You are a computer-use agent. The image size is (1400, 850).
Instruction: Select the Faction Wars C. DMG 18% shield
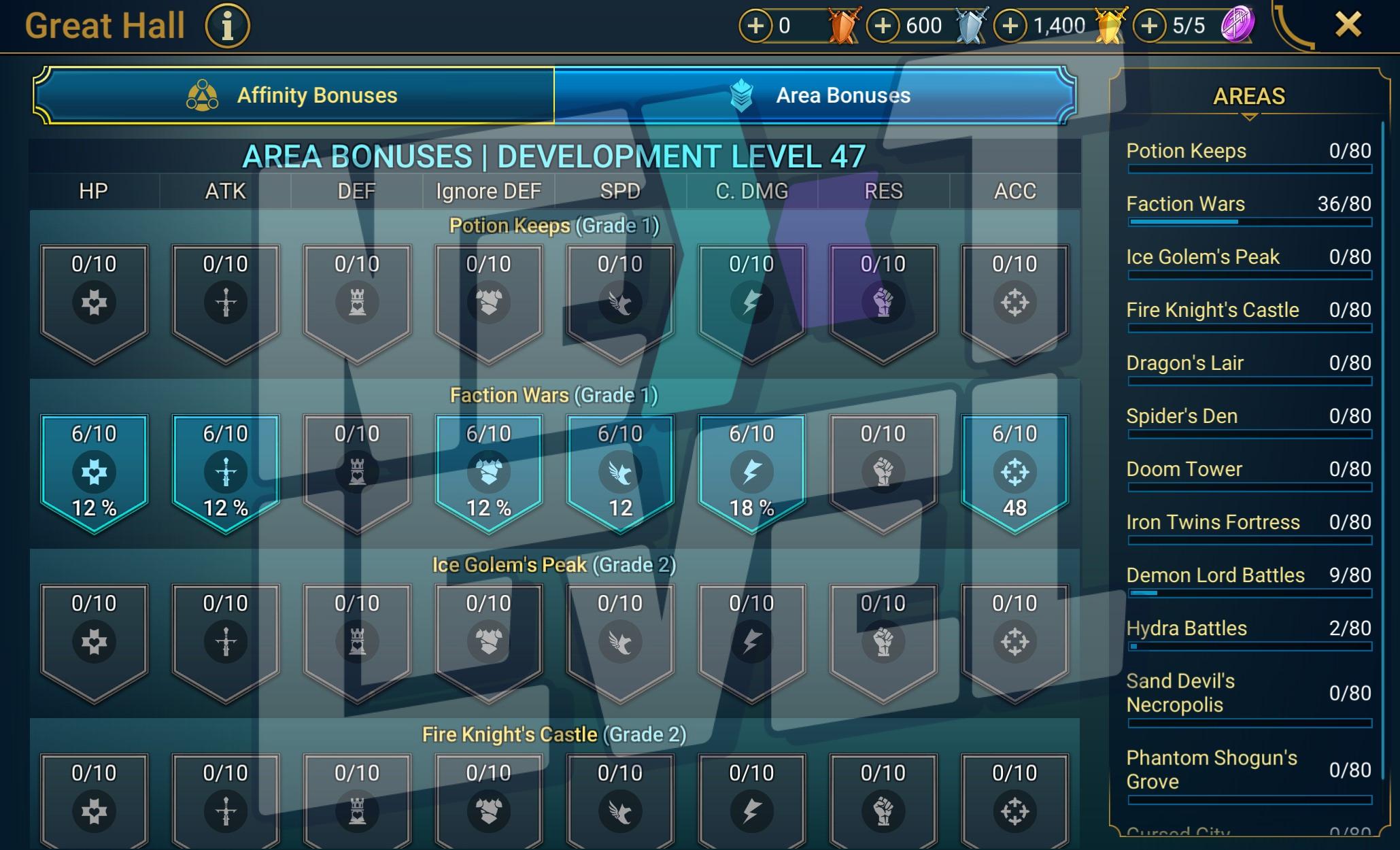click(751, 471)
